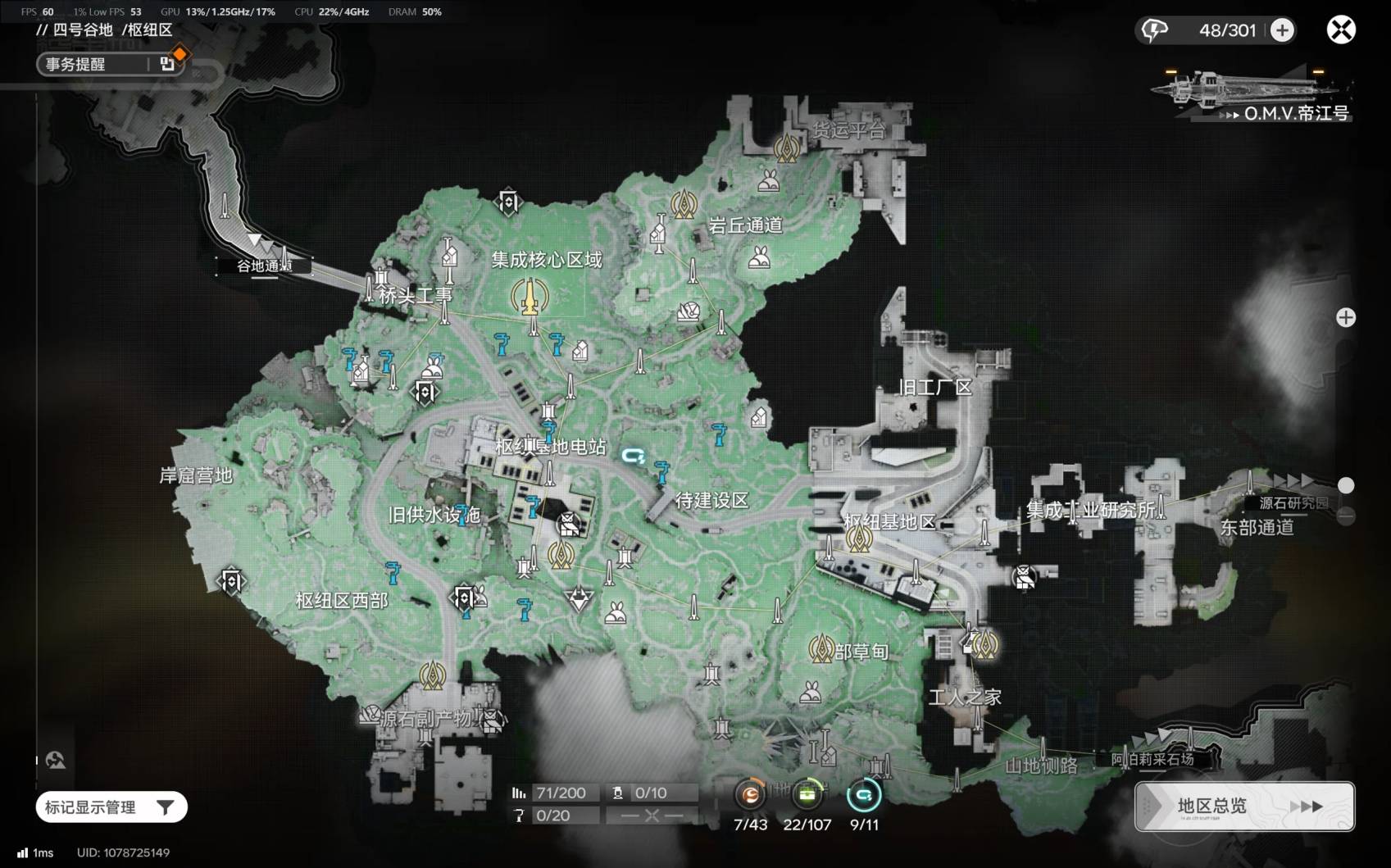Open 标记显示管理 marker filter

111,807
